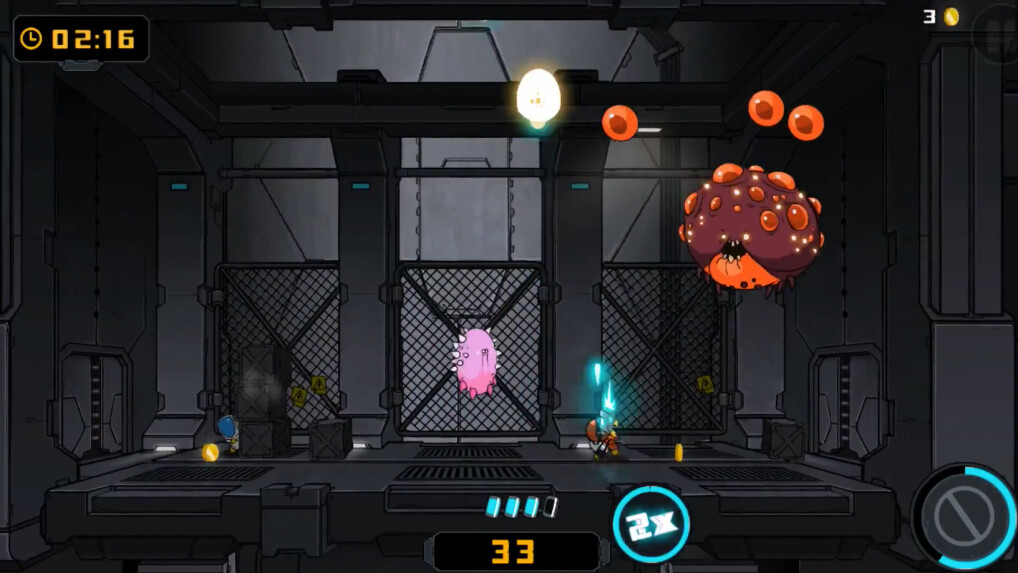The height and width of the screenshot is (573, 1018).
Task: Tap the circular special ability button
Action: (x=964, y=517)
